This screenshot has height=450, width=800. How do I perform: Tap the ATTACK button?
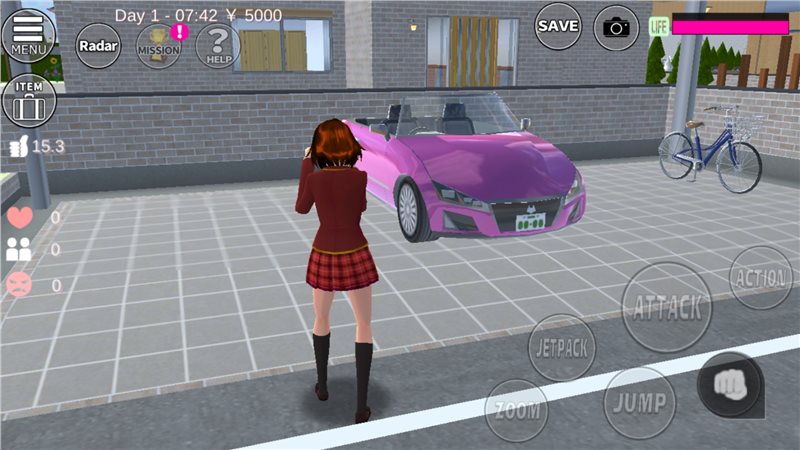point(667,307)
